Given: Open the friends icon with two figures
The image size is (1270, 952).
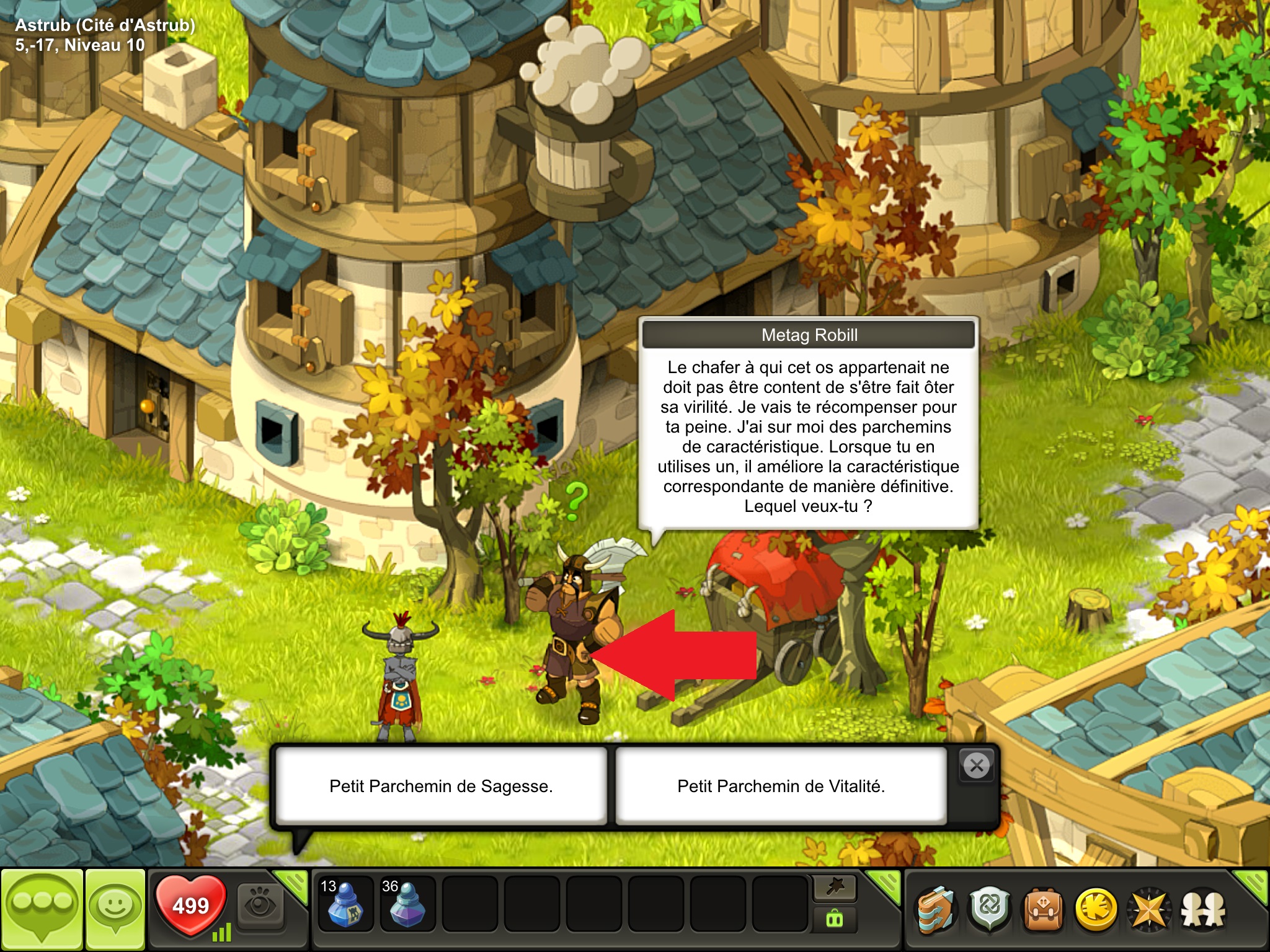Looking at the screenshot, I should [1203, 910].
